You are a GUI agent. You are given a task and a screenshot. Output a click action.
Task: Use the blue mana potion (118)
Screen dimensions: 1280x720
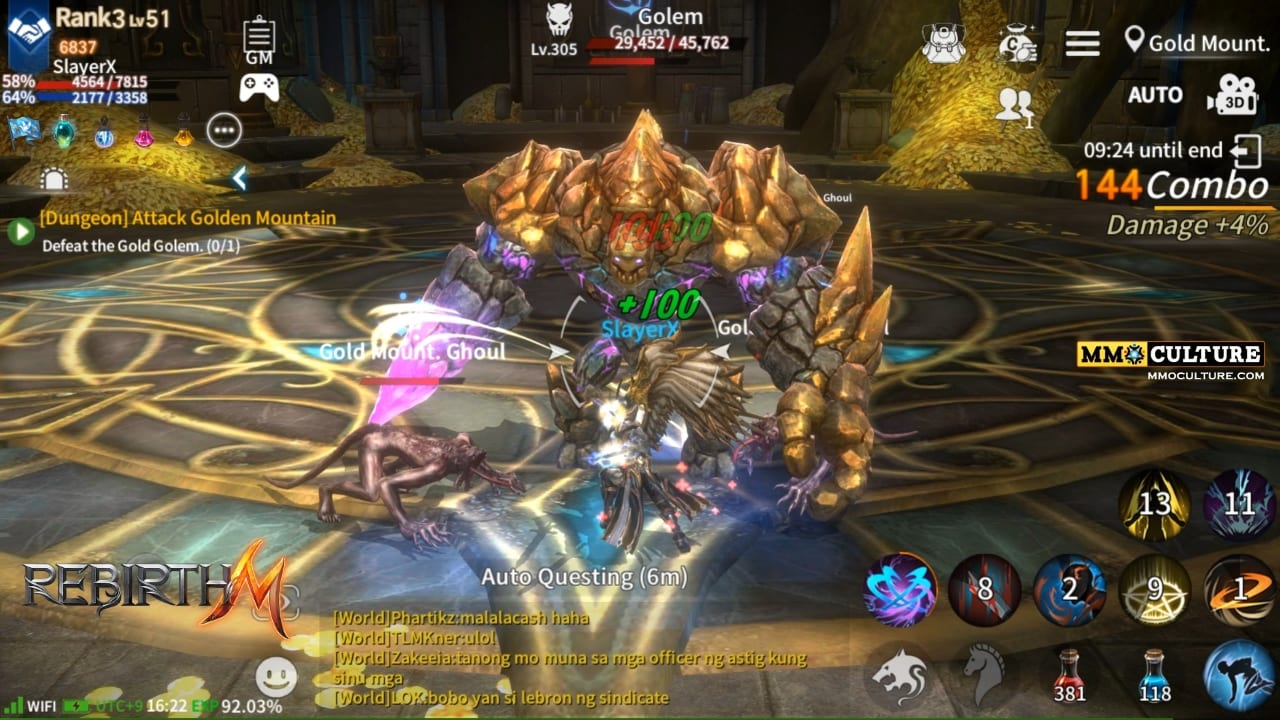[1155, 674]
